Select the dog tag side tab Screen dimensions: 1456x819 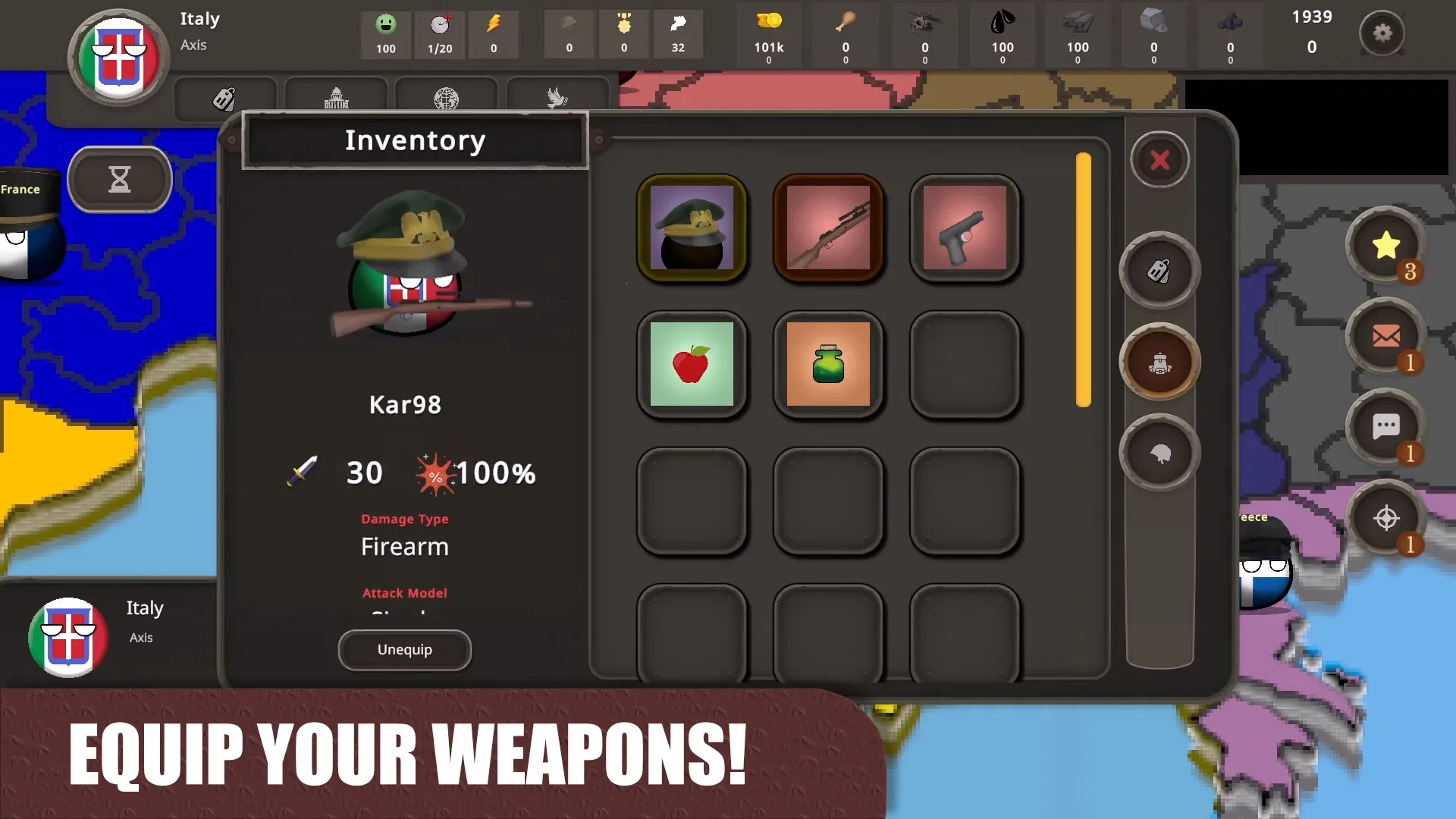1159,271
